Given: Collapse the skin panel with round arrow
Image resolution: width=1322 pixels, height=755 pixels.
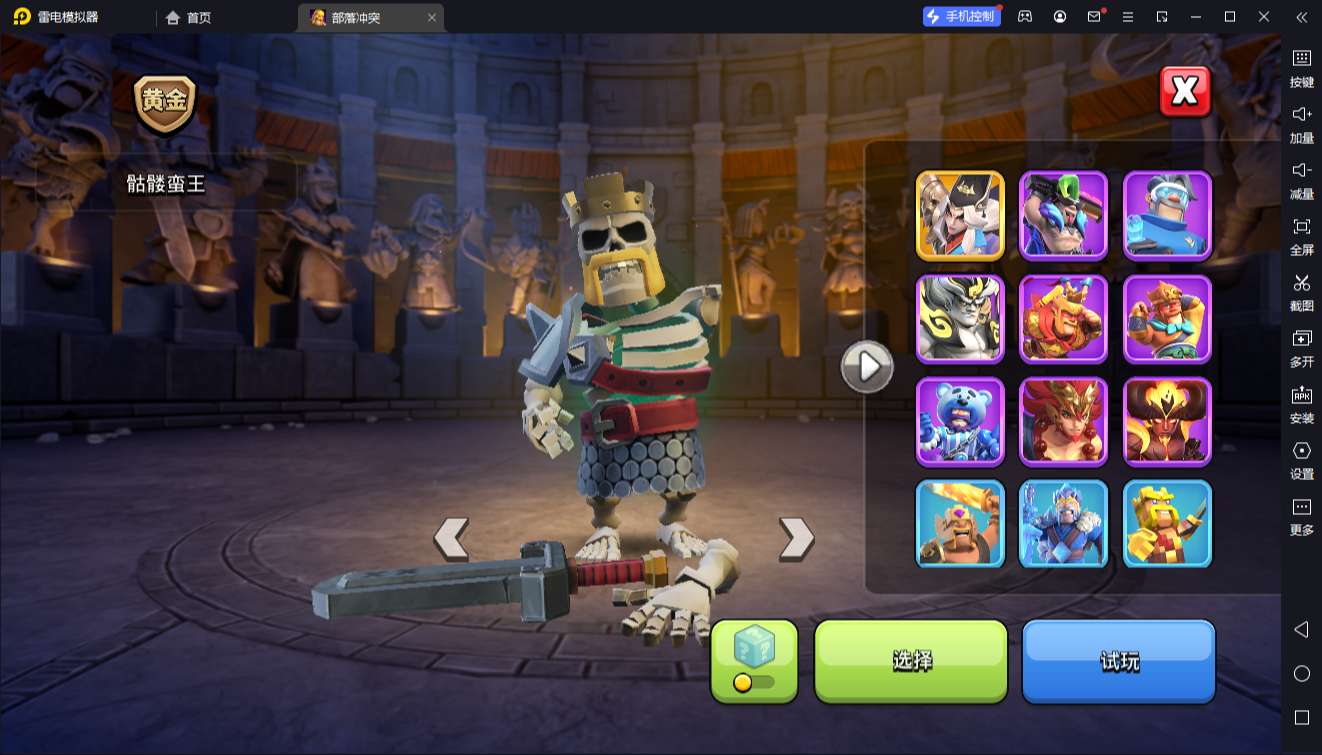Looking at the screenshot, I should coord(866,367).
